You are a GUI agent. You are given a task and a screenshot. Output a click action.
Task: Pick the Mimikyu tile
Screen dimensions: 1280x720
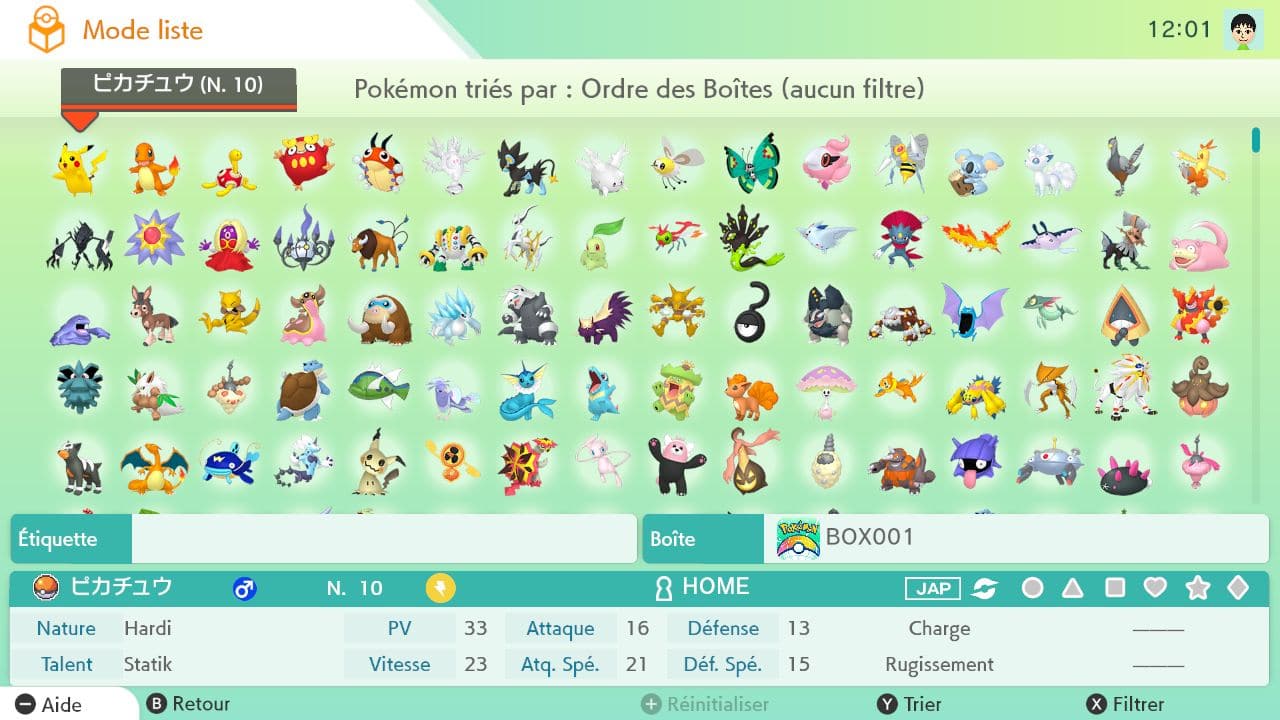378,466
